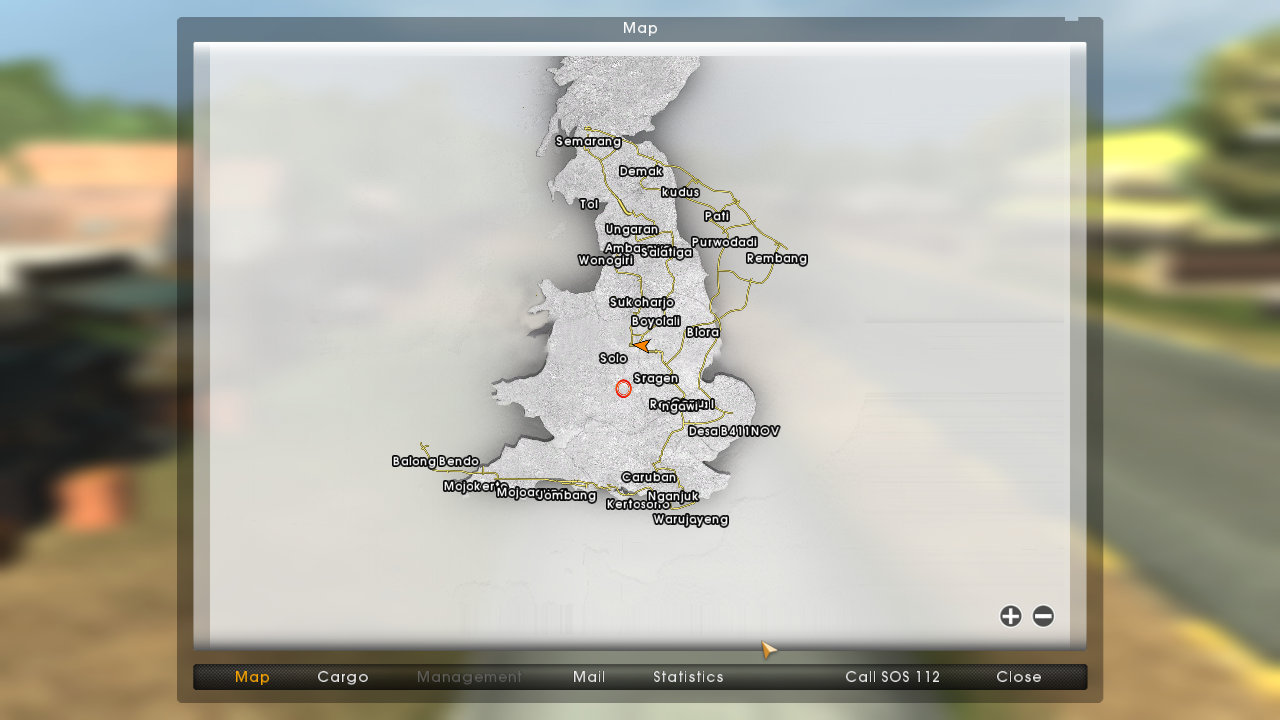This screenshot has height=720, width=1280.
Task: Zoom in using the plus icon
Action: click(x=1010, y=617)
